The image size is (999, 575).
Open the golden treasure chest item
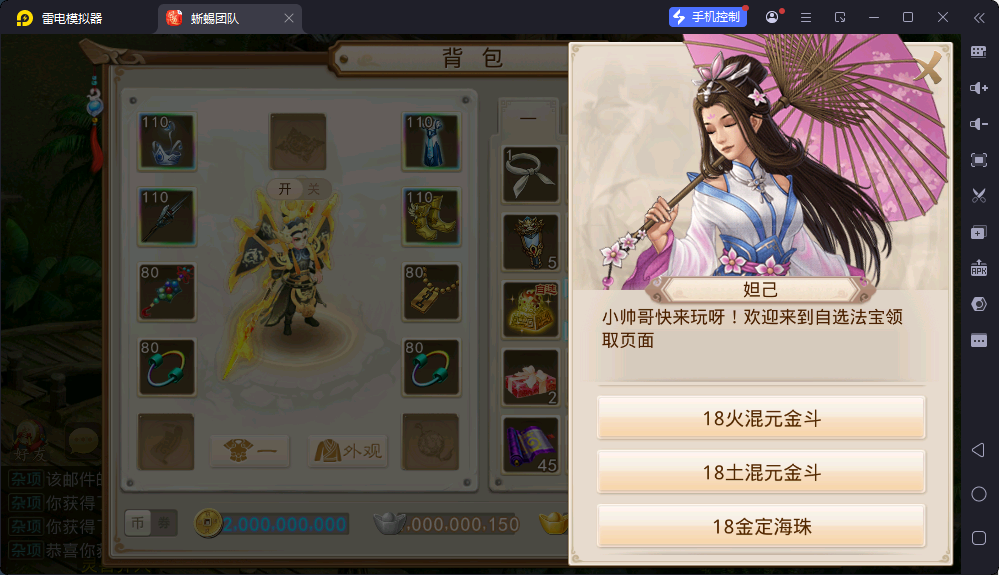click(530, 310)
